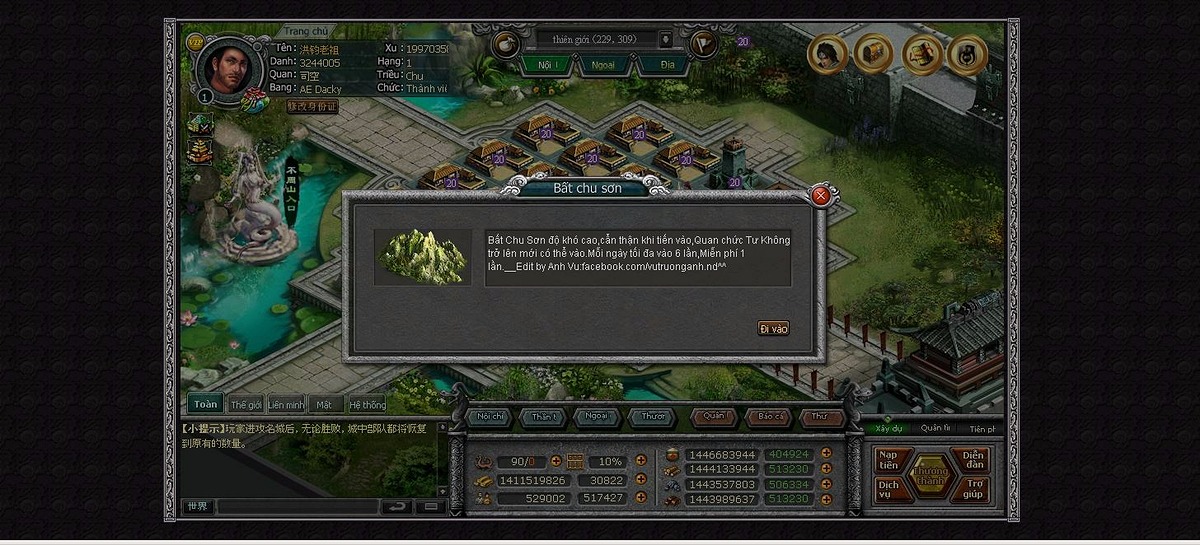Open the Quân menu button

pyautogui.click(x=714, y=416)
